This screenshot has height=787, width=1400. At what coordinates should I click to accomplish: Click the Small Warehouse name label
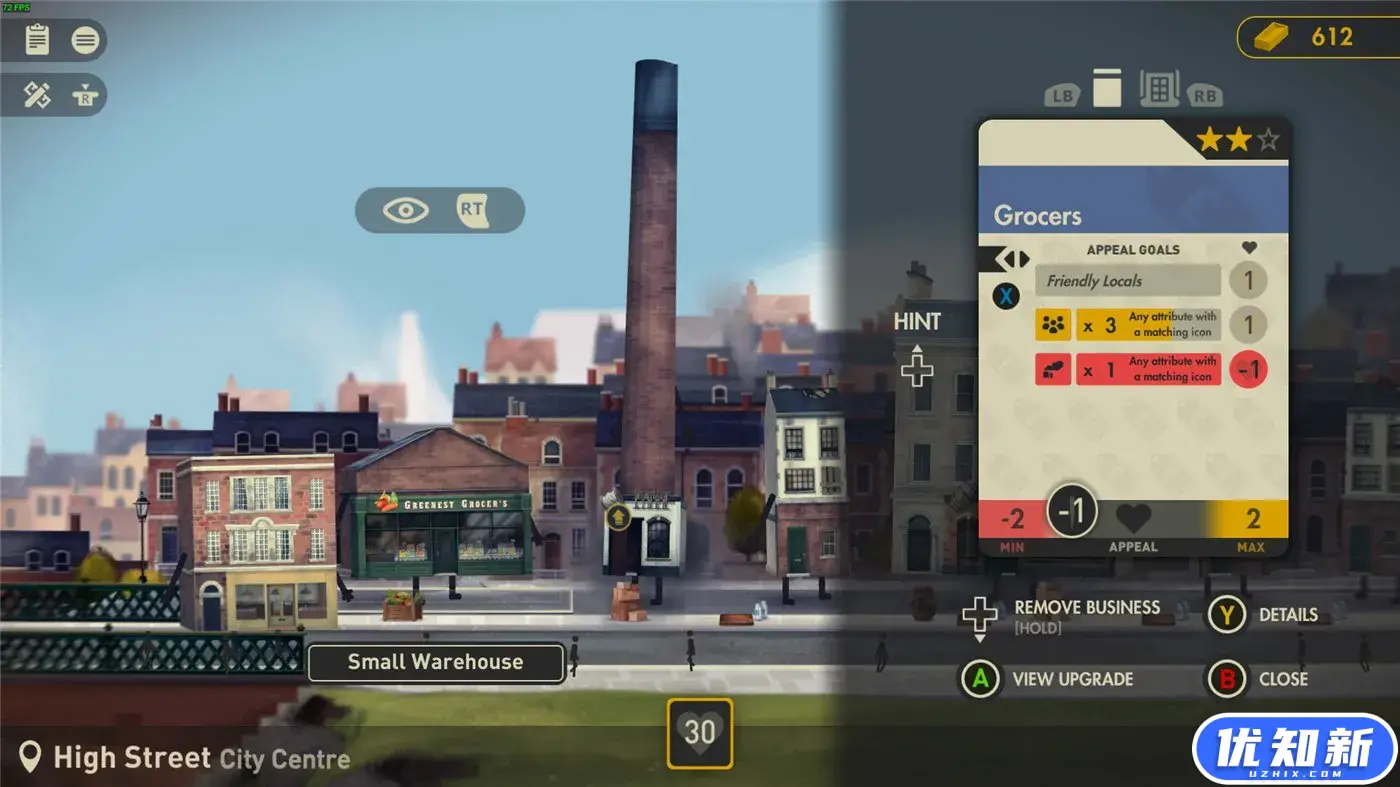coord(436,662)
